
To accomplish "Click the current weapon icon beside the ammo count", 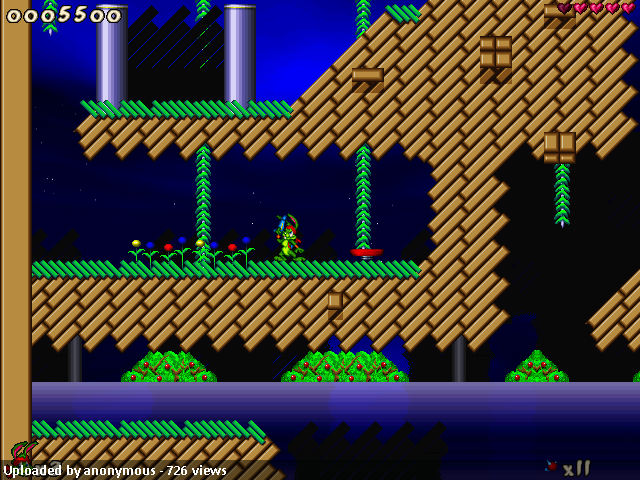I will 551,466.
